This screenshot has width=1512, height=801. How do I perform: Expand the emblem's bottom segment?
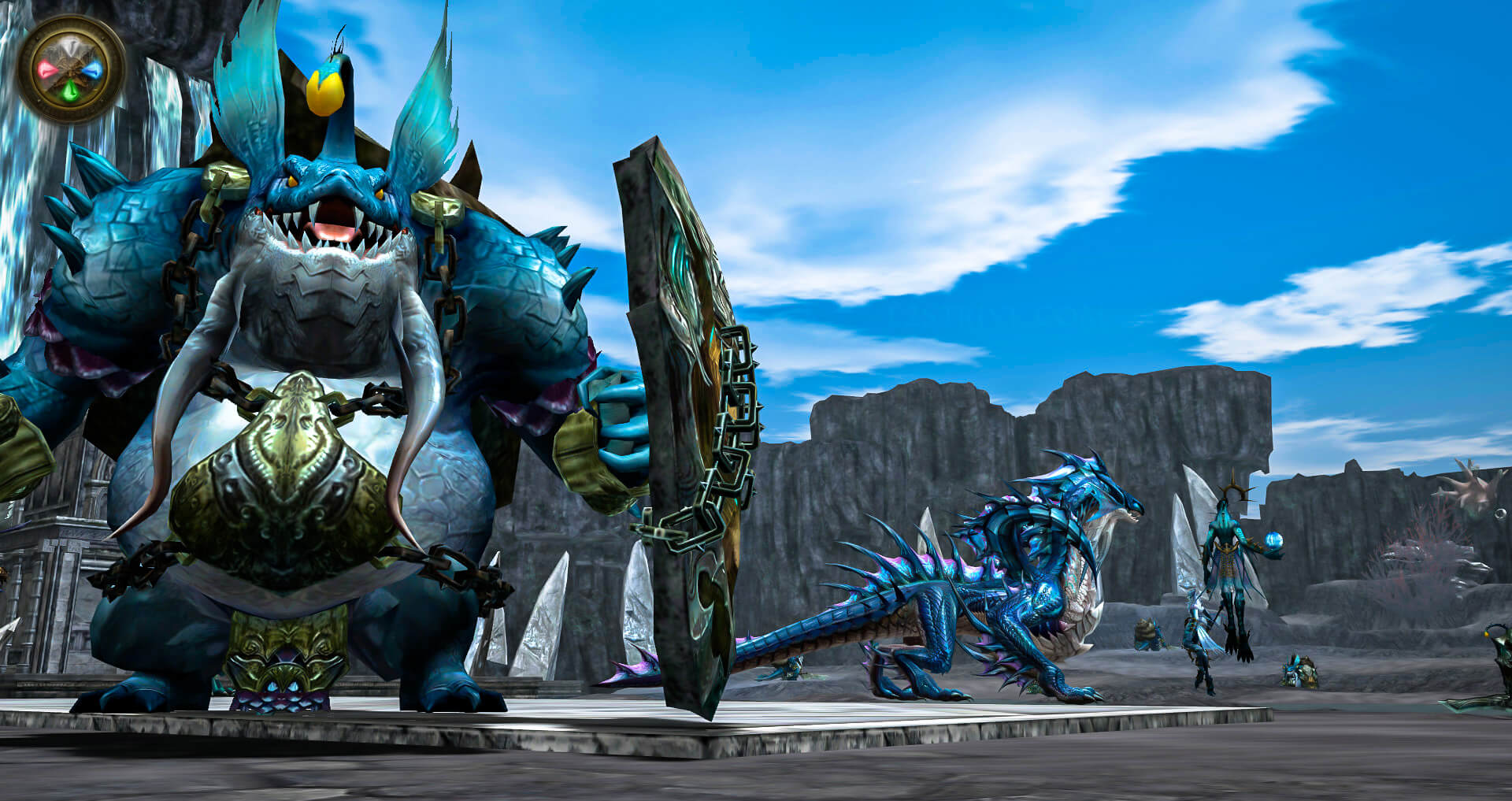pyautogui.click(x=69, y=90)
